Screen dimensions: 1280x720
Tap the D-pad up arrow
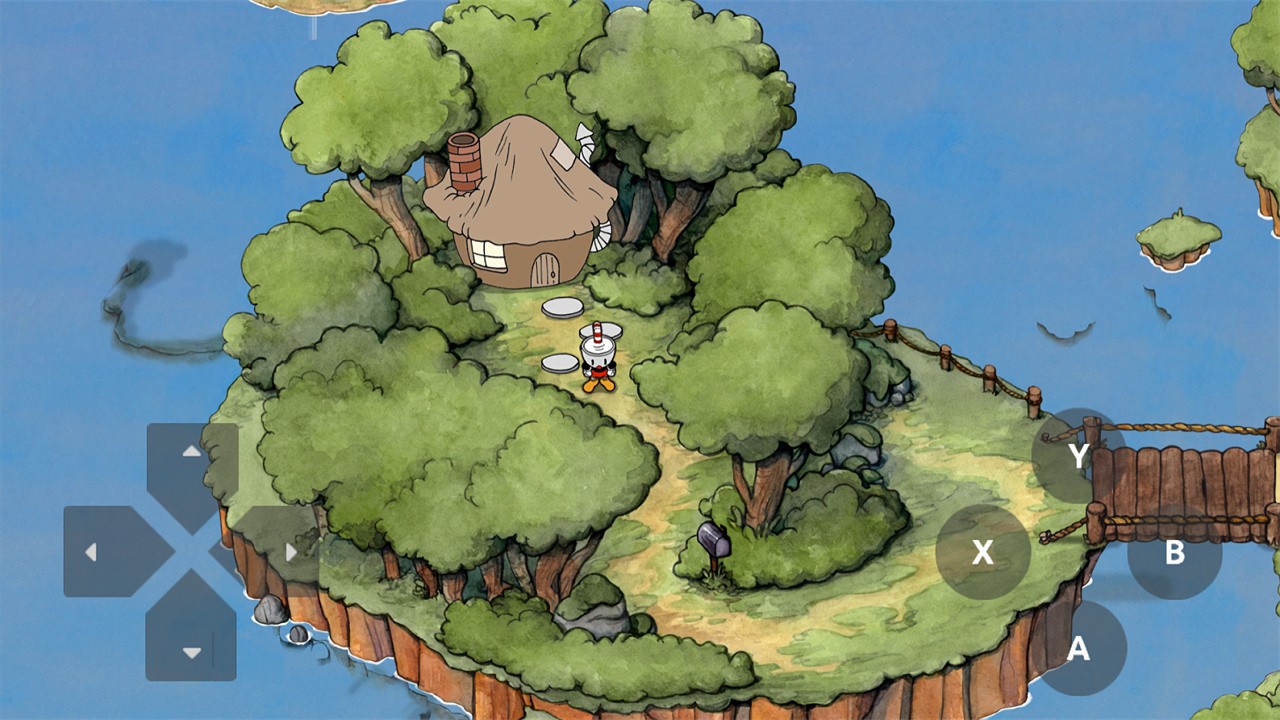point(191,465)
